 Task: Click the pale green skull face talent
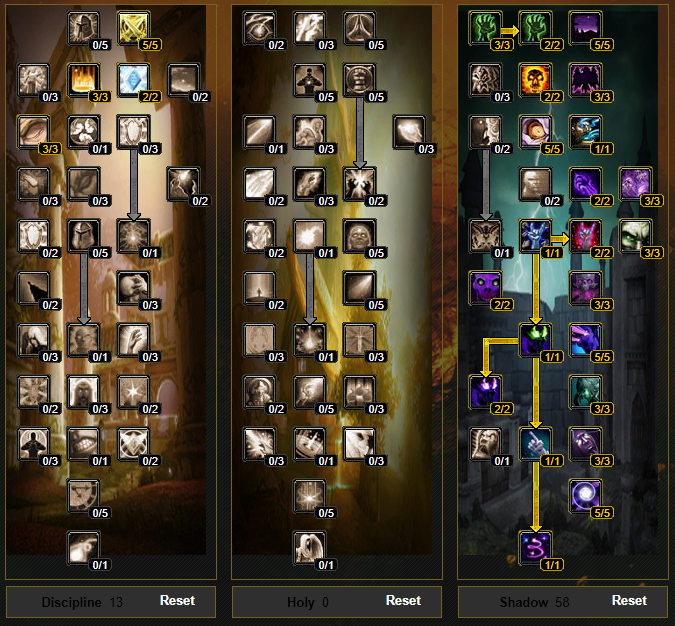pyautogui.click(x=633, y=237)
